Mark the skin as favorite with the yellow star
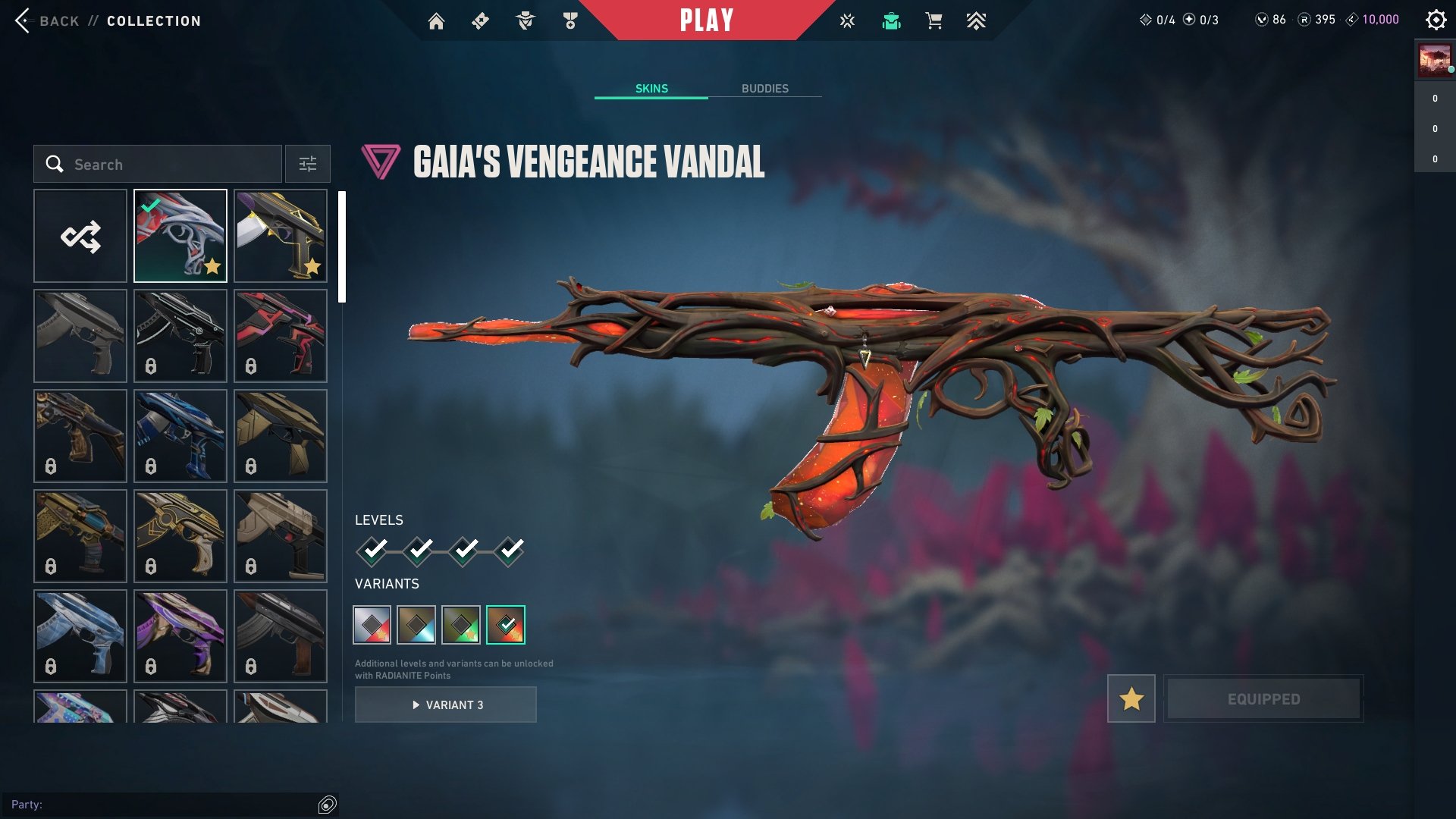Screen dimensions: 1456x819 [1131, 698]
